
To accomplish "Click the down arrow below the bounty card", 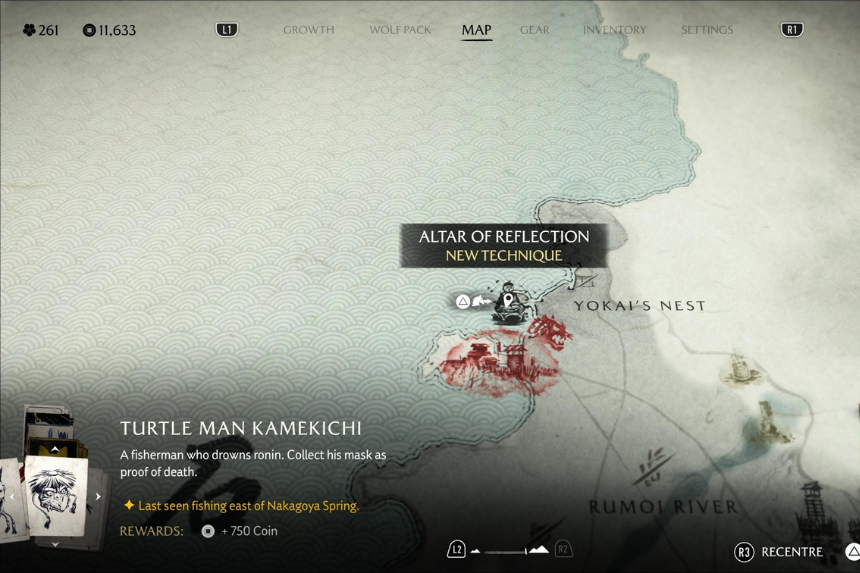I will pos(55,544).
